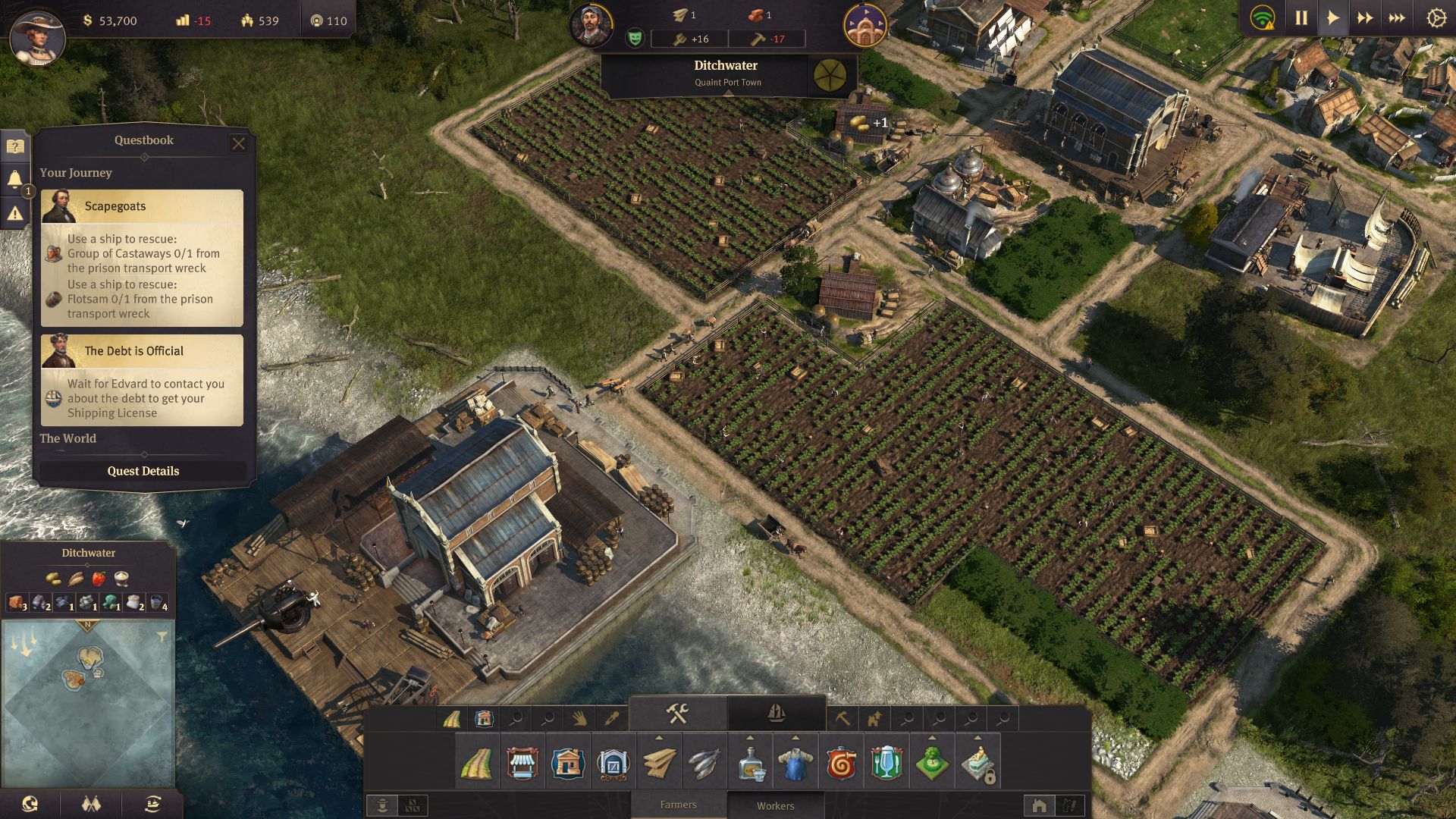Open the ship construction tab
Image resolution: width=1456 pixels, height=819 pixels.
click(776, 714)
